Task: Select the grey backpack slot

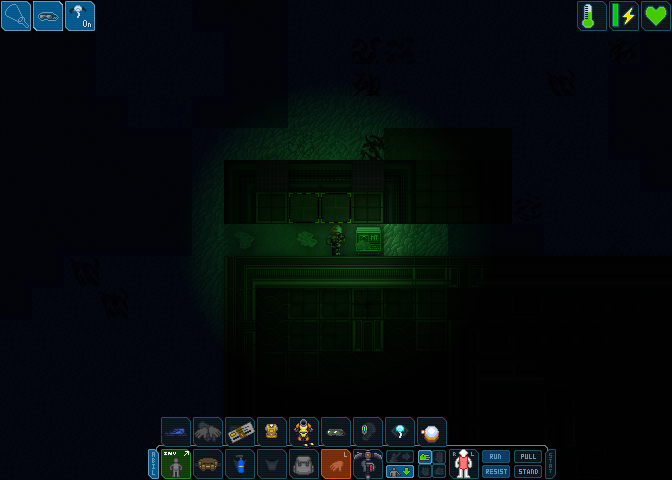Action: 304,464
